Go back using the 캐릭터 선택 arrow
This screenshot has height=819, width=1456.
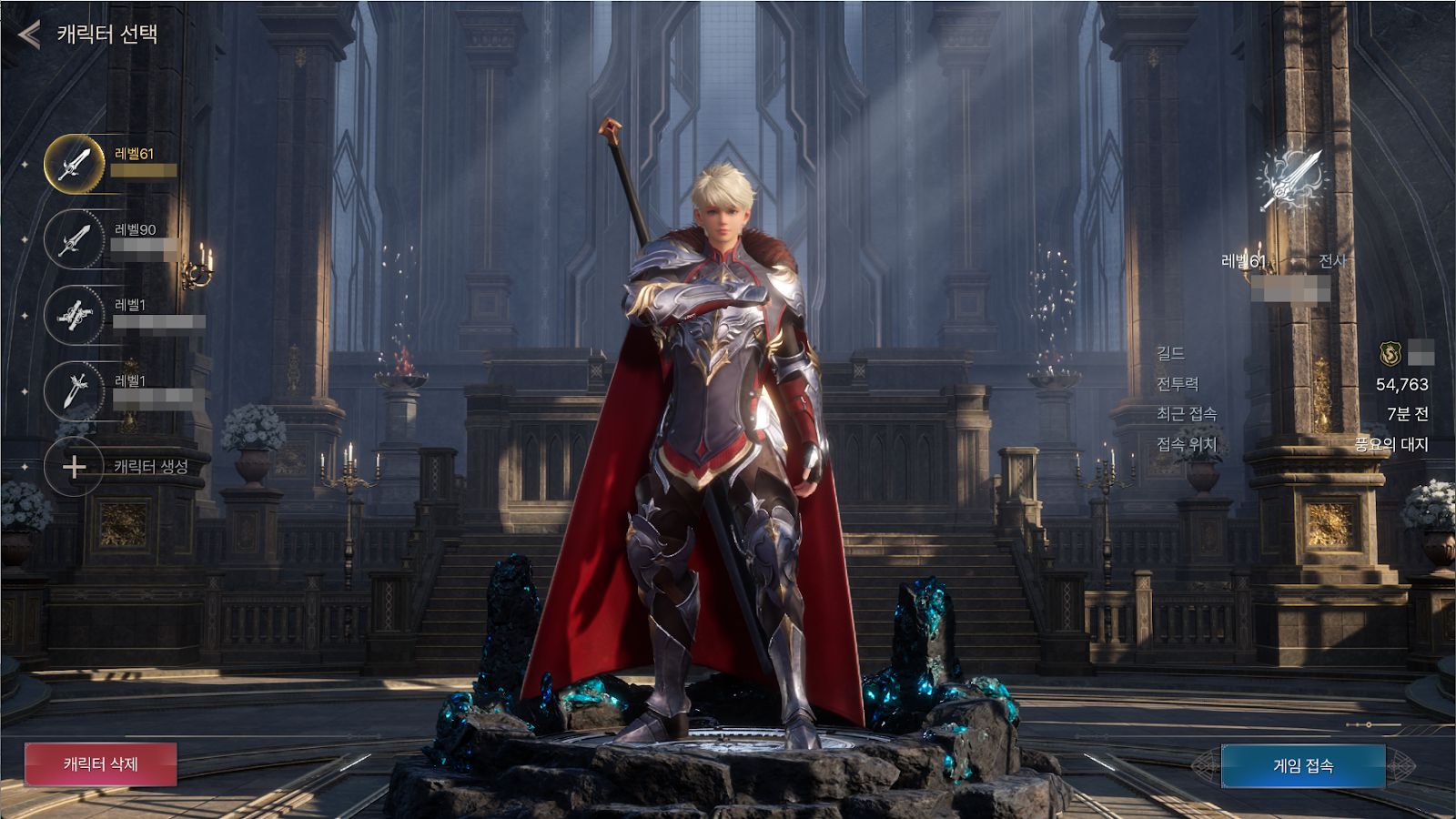29,35
